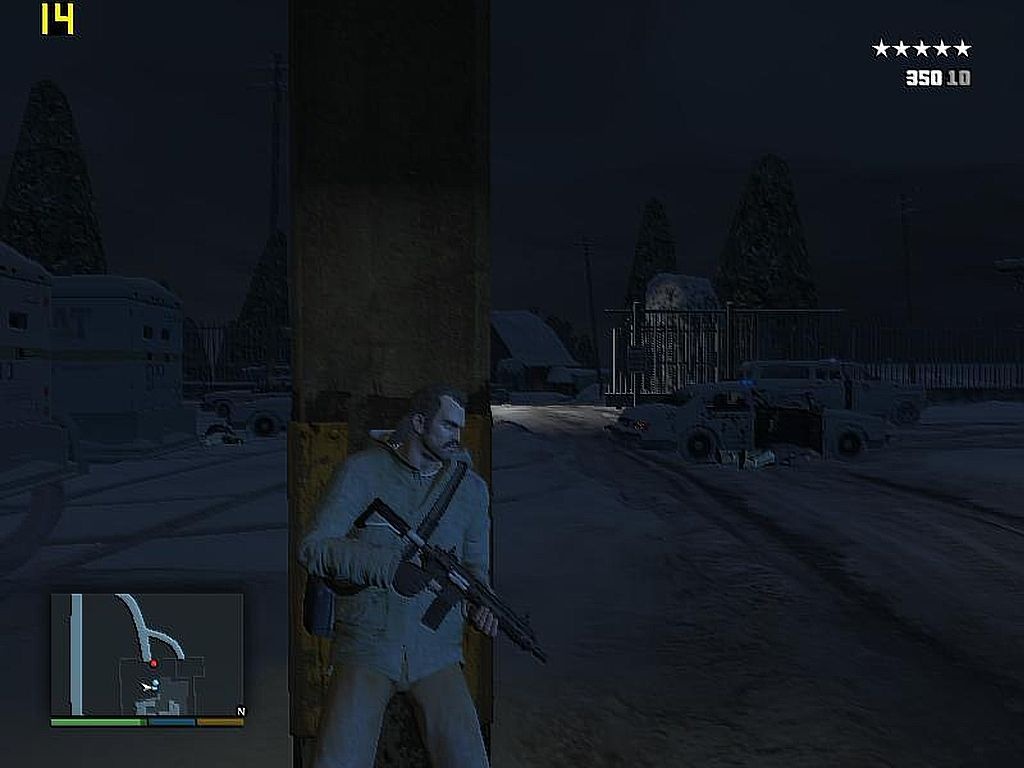Click the red enemy blip on the minimap

pyautogui.click(x=154, y=663)
